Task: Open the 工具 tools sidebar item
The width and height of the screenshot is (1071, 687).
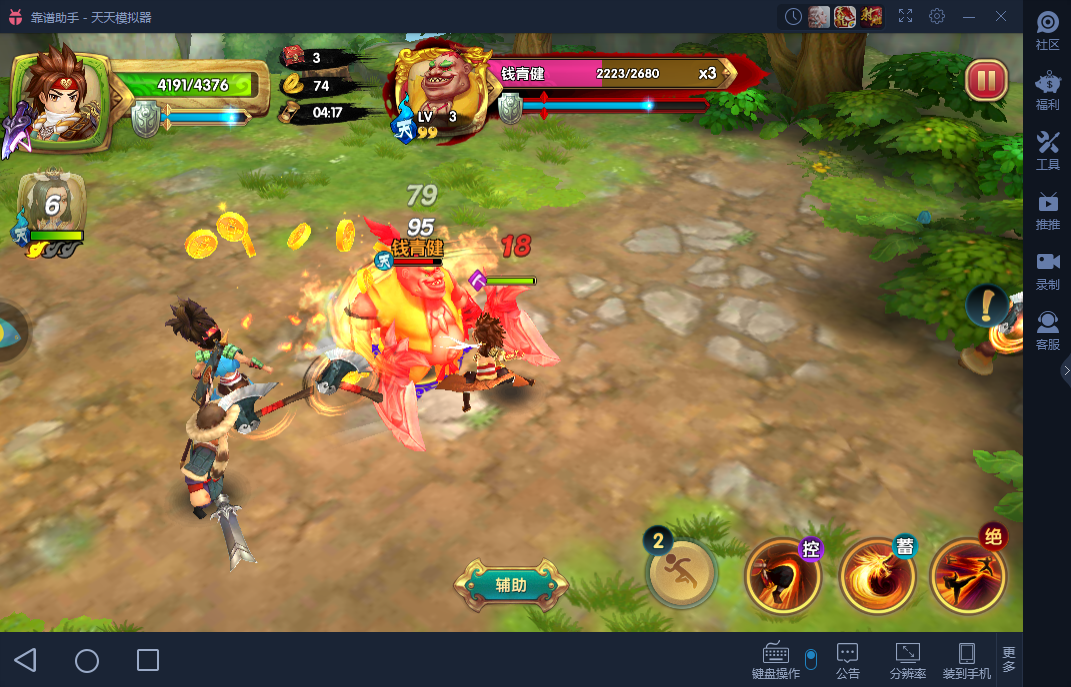Action: pos(1047,151)
